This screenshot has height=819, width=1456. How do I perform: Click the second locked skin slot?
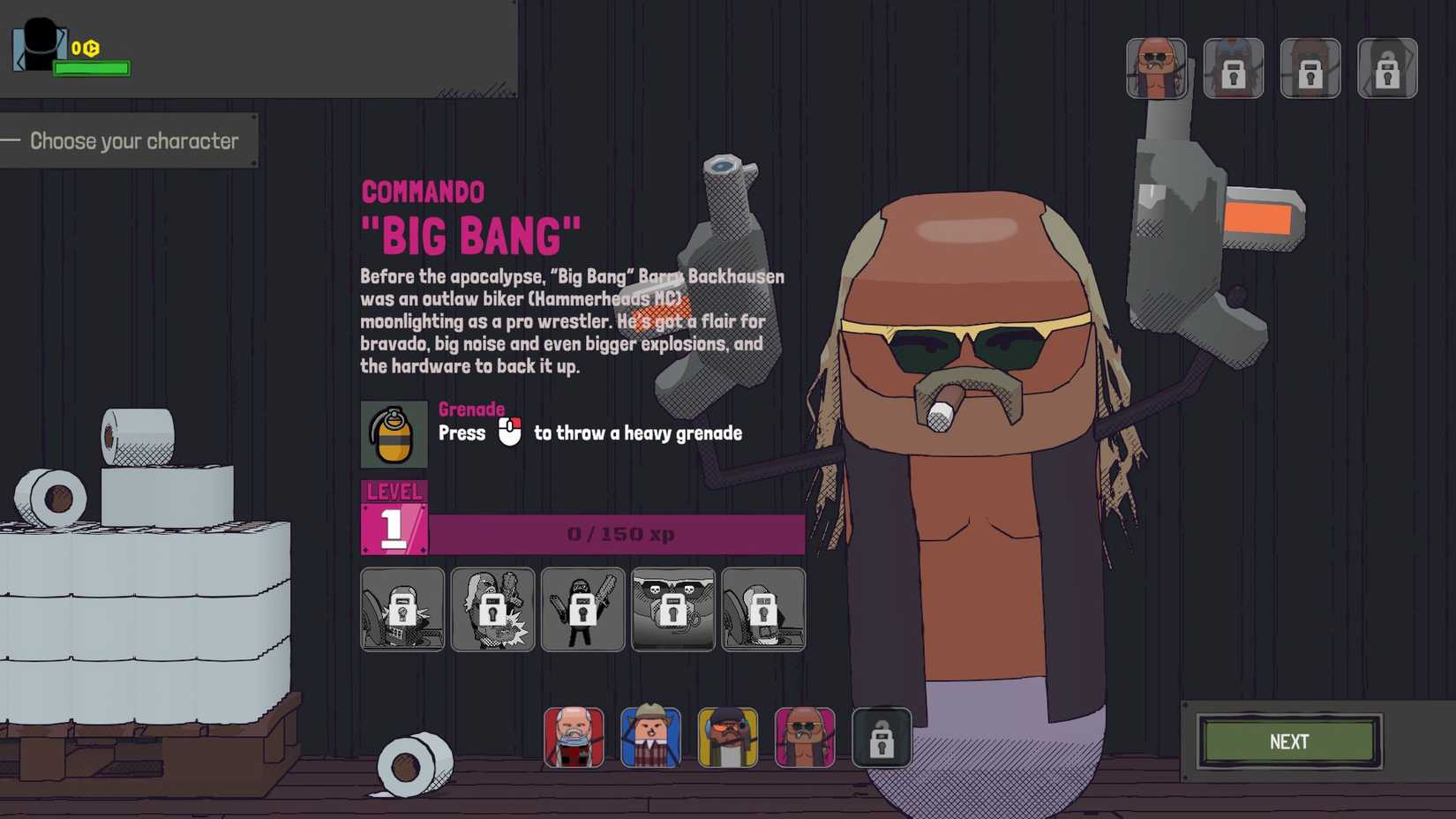click(x=1234, y=68)
